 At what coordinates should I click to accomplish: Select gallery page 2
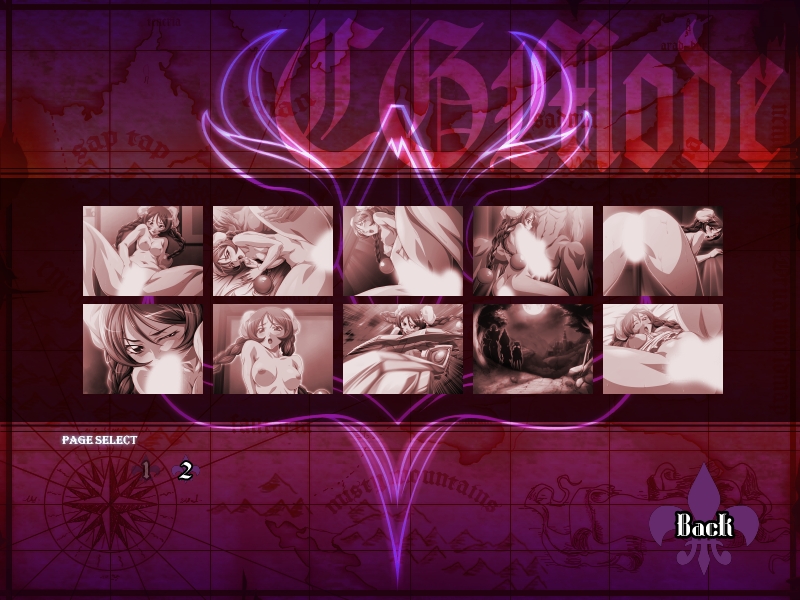click(185, 471)
